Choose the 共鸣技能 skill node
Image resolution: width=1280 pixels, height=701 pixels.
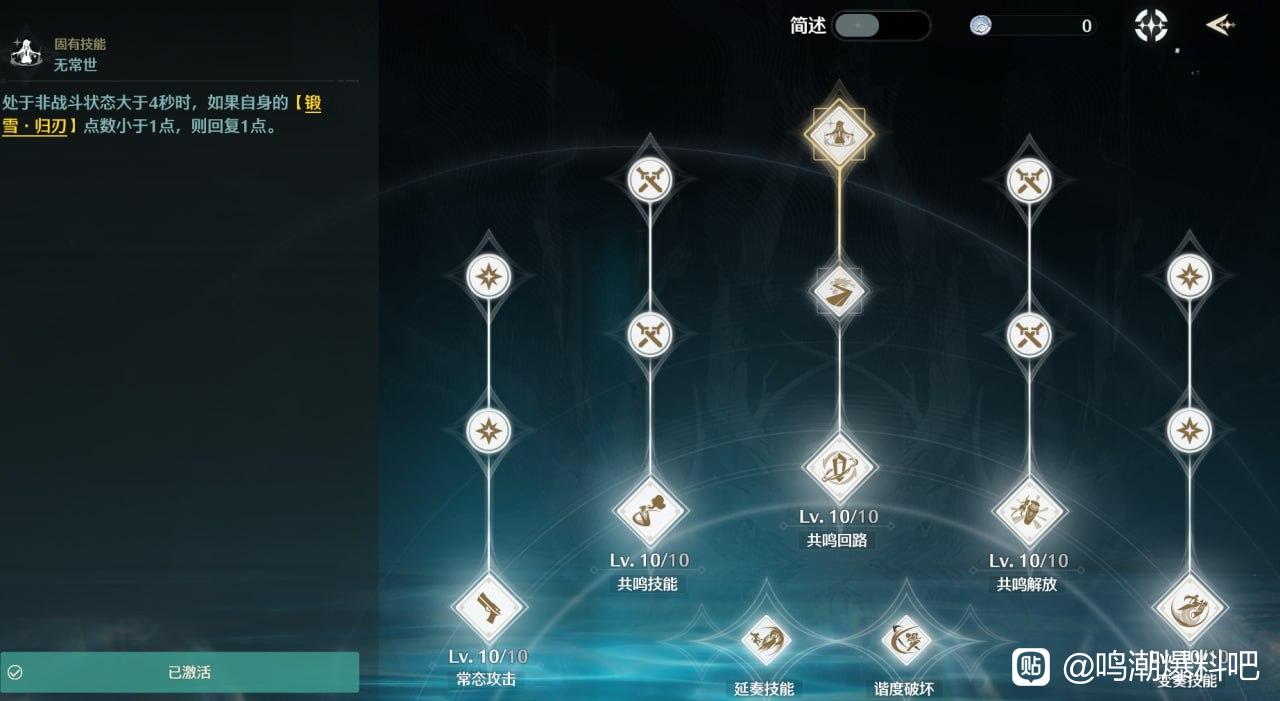pos(650,511)
